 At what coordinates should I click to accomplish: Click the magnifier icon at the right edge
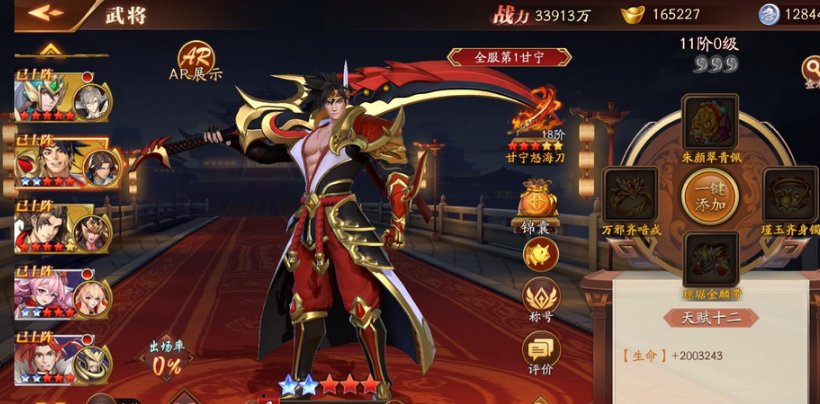(811, 68)
